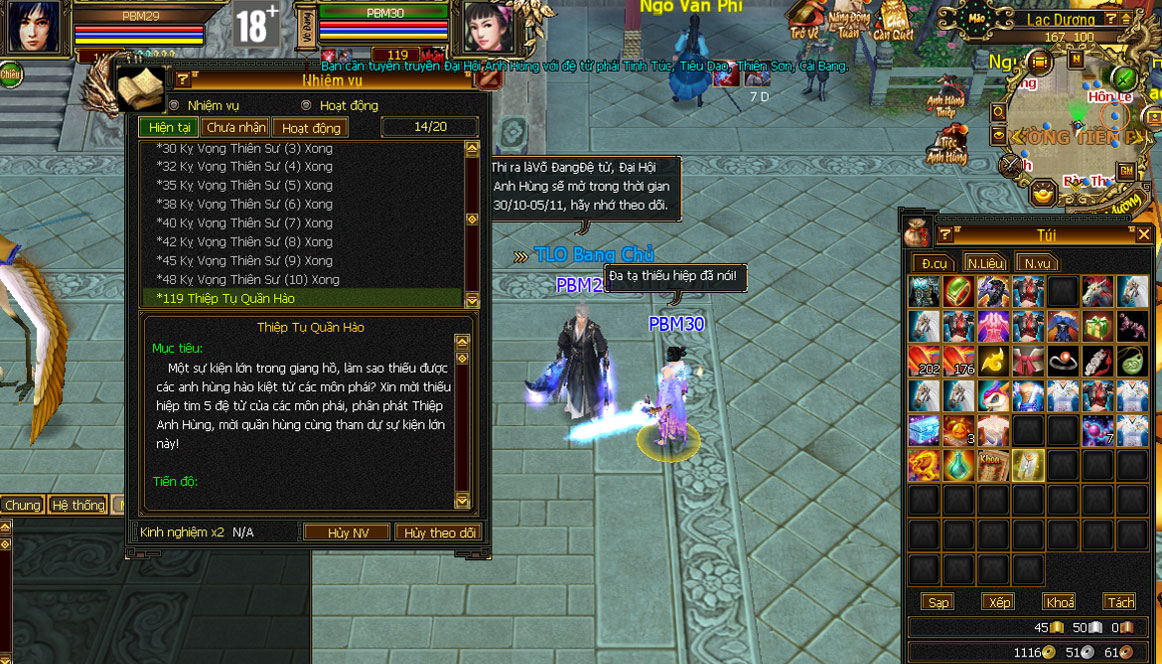Click the Khoá lock button in bag
The height and width of the screenshot is (664, 1162).
(x=1059, y=602)
